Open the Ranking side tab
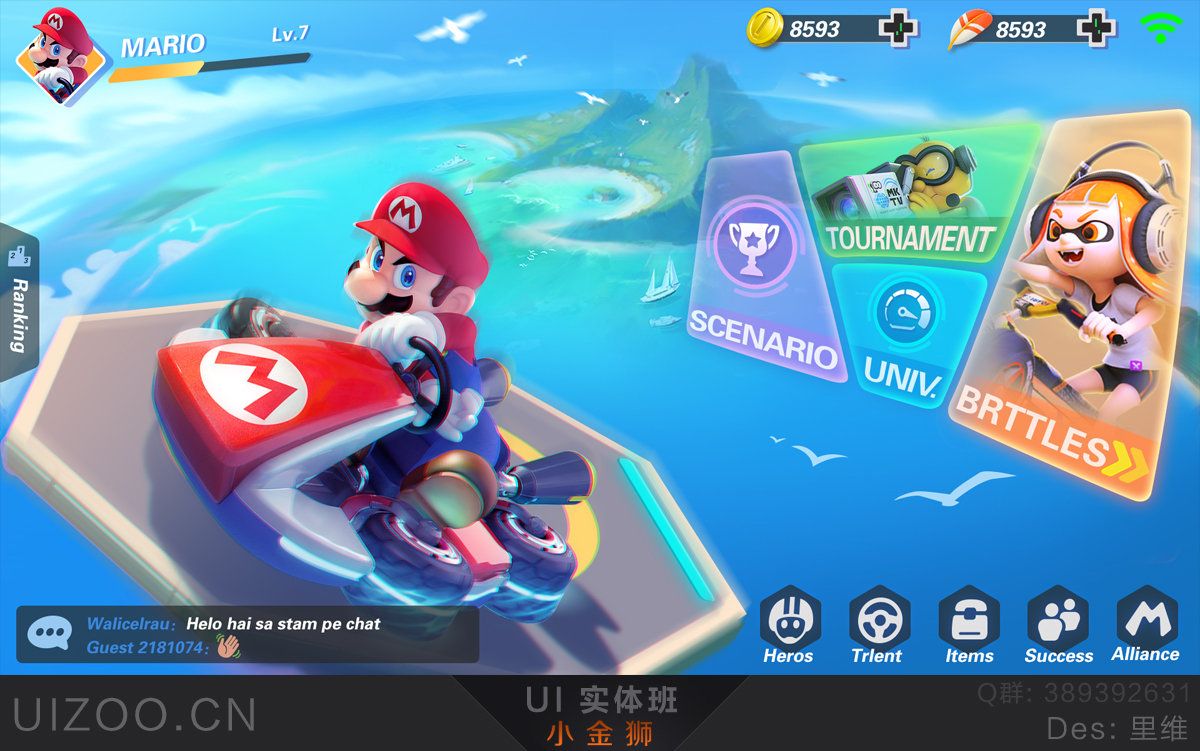The height and width of the screenshot is (751, 1200). coord(18,300)
